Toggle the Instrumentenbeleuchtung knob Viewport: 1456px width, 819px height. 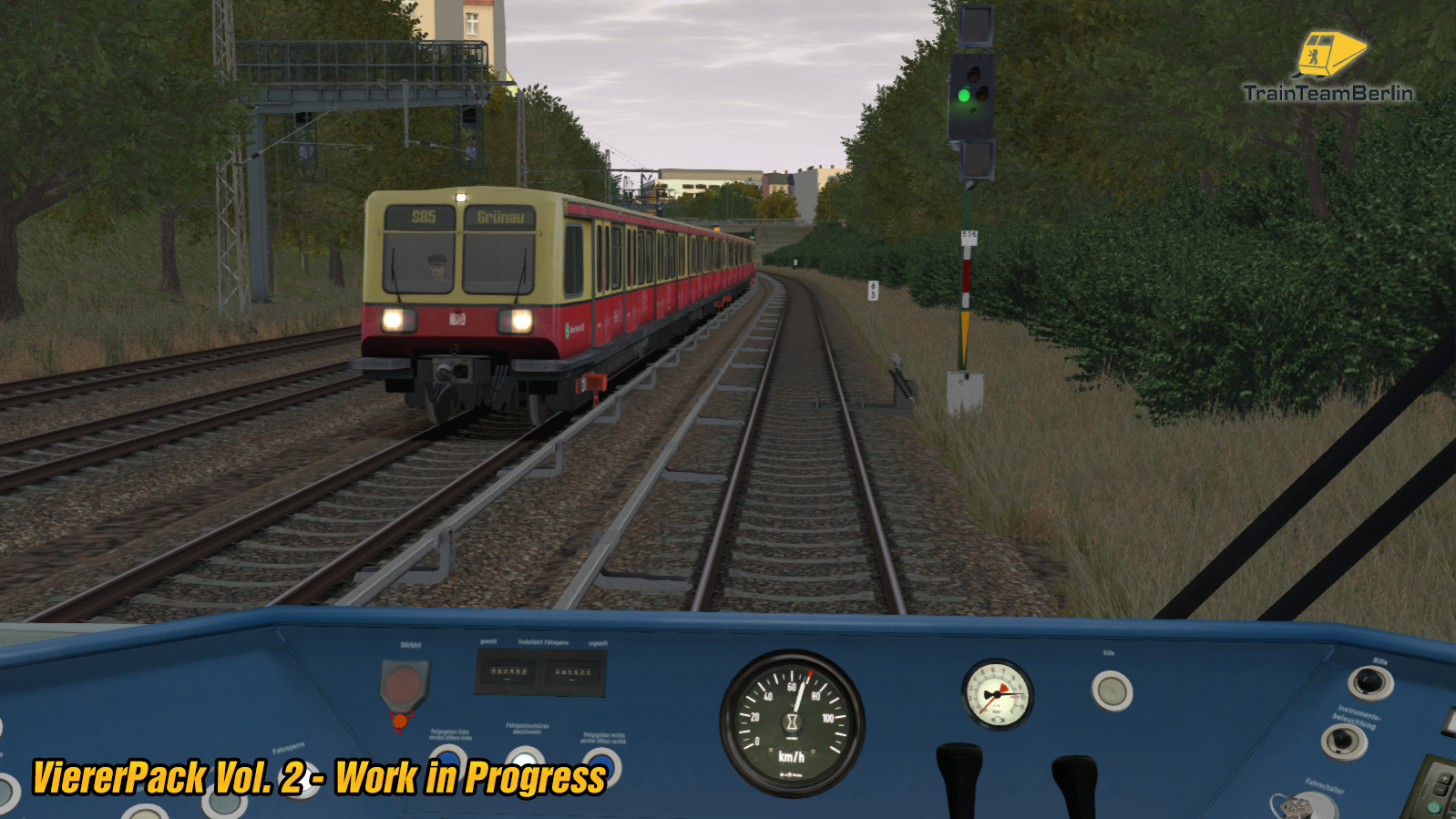coord(1343,741)
